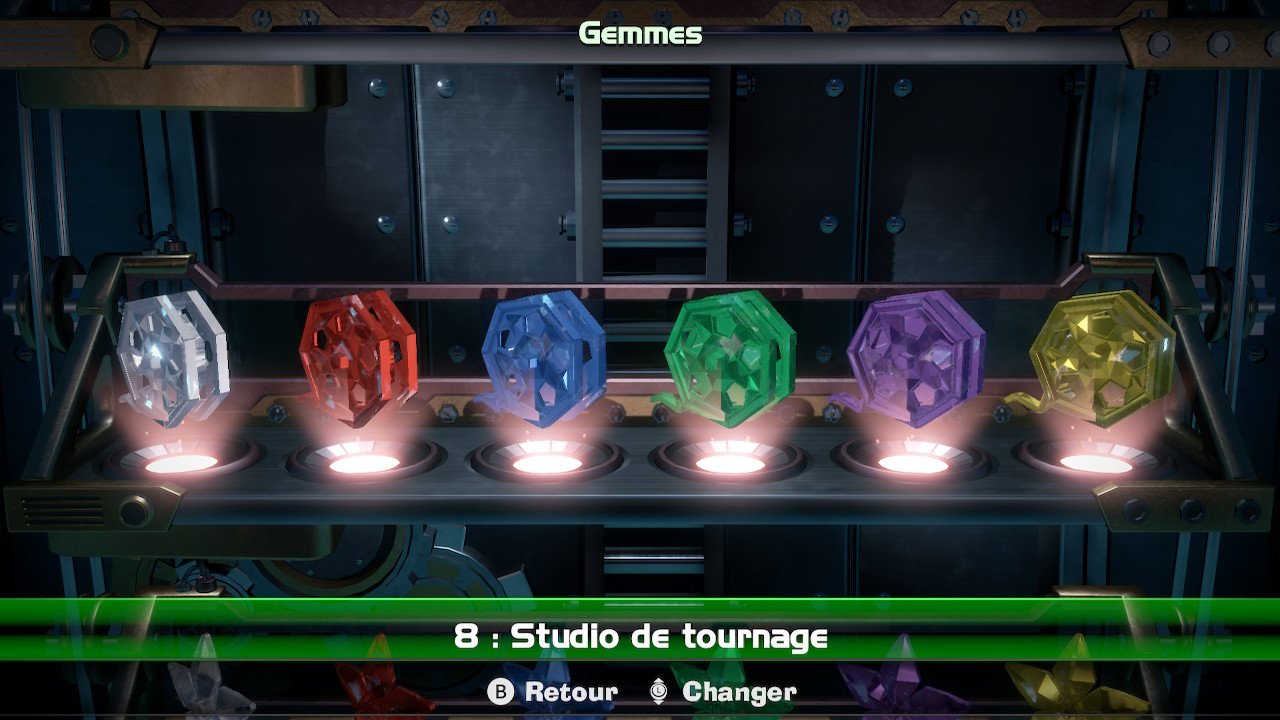
Task: Choose the red film-reel gem
Action: tap(358, 358)
